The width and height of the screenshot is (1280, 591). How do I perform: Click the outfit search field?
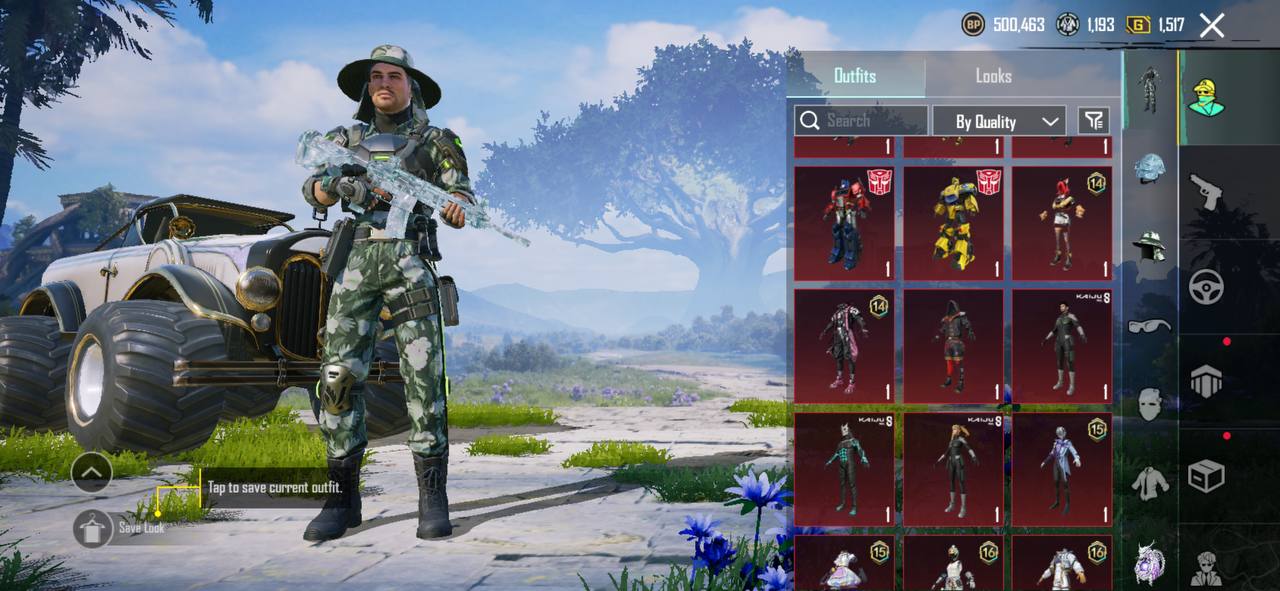[861, 121]
